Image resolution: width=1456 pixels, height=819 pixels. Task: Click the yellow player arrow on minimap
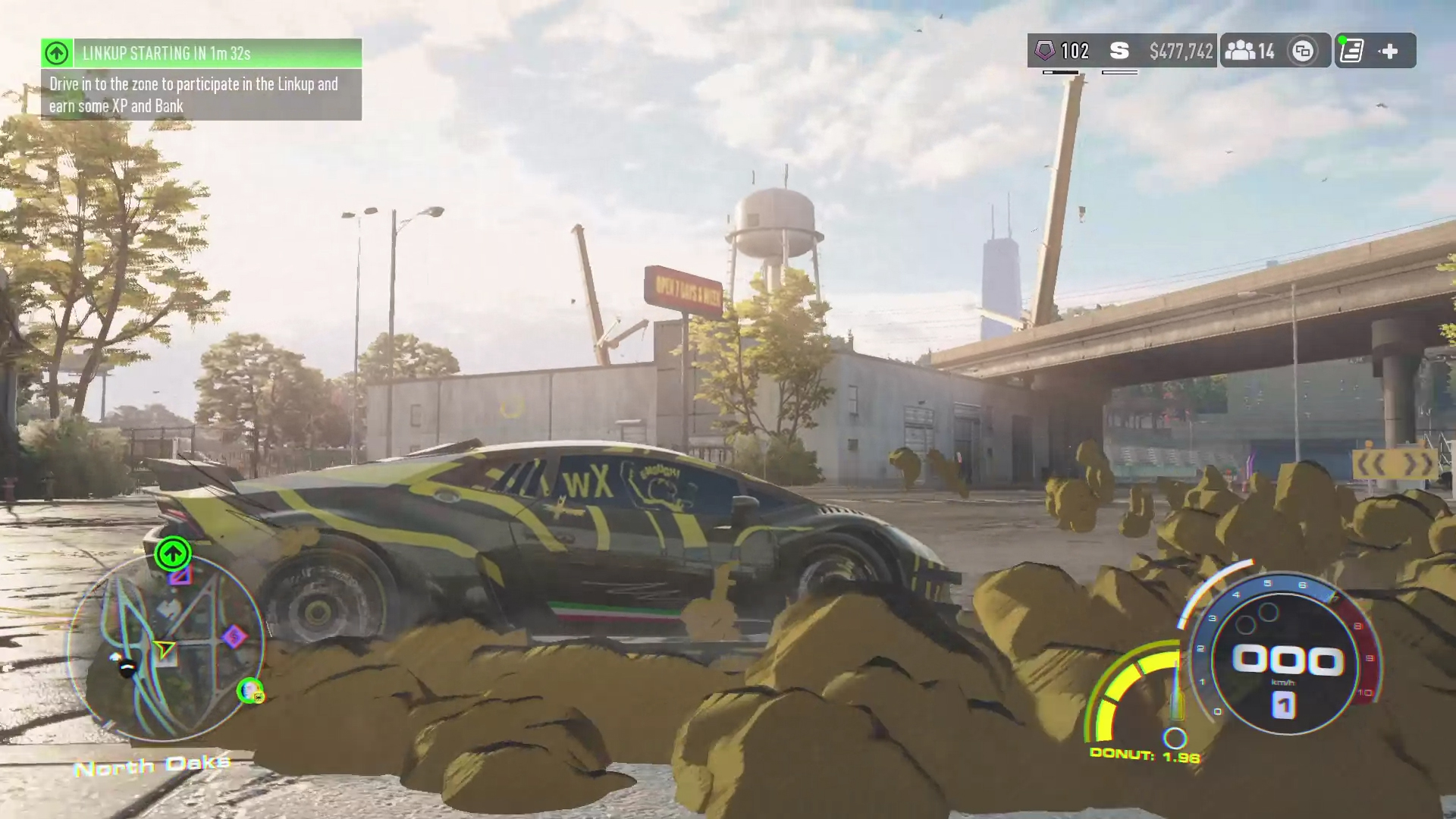click(x=164, y=648)
